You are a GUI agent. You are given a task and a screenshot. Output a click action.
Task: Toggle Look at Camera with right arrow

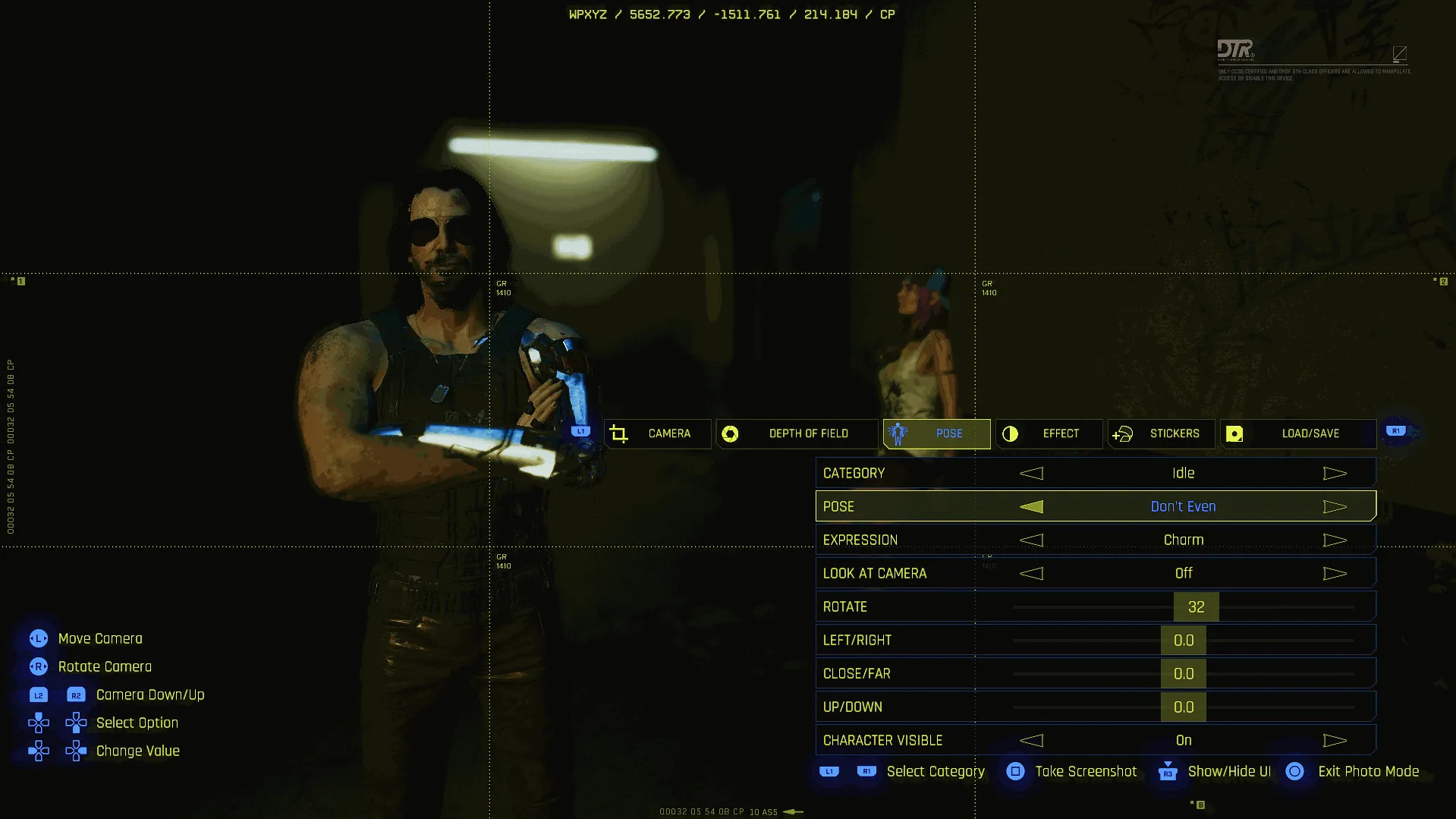click(x=1335, y=574)
